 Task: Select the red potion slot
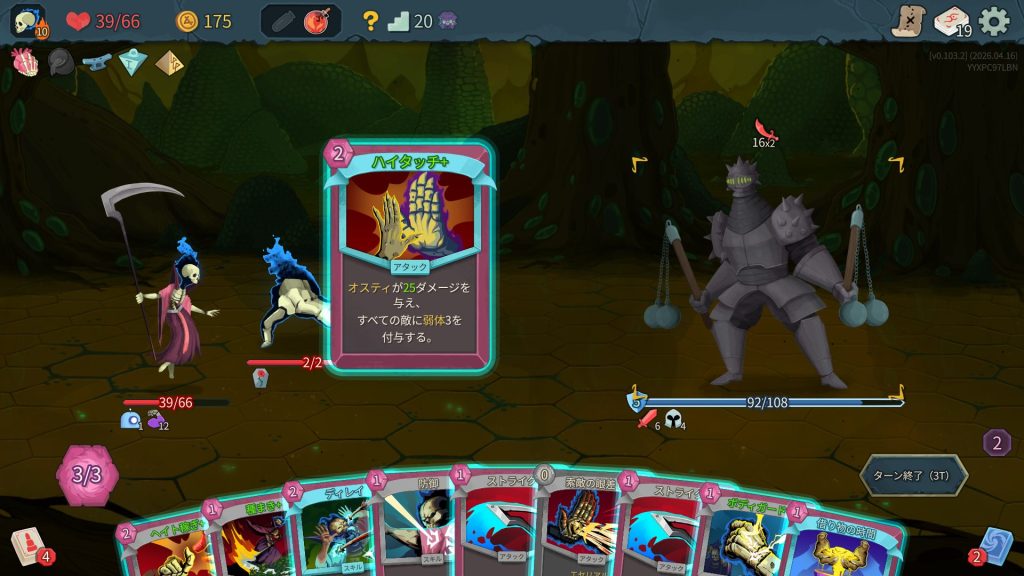[x=318, y=21]
